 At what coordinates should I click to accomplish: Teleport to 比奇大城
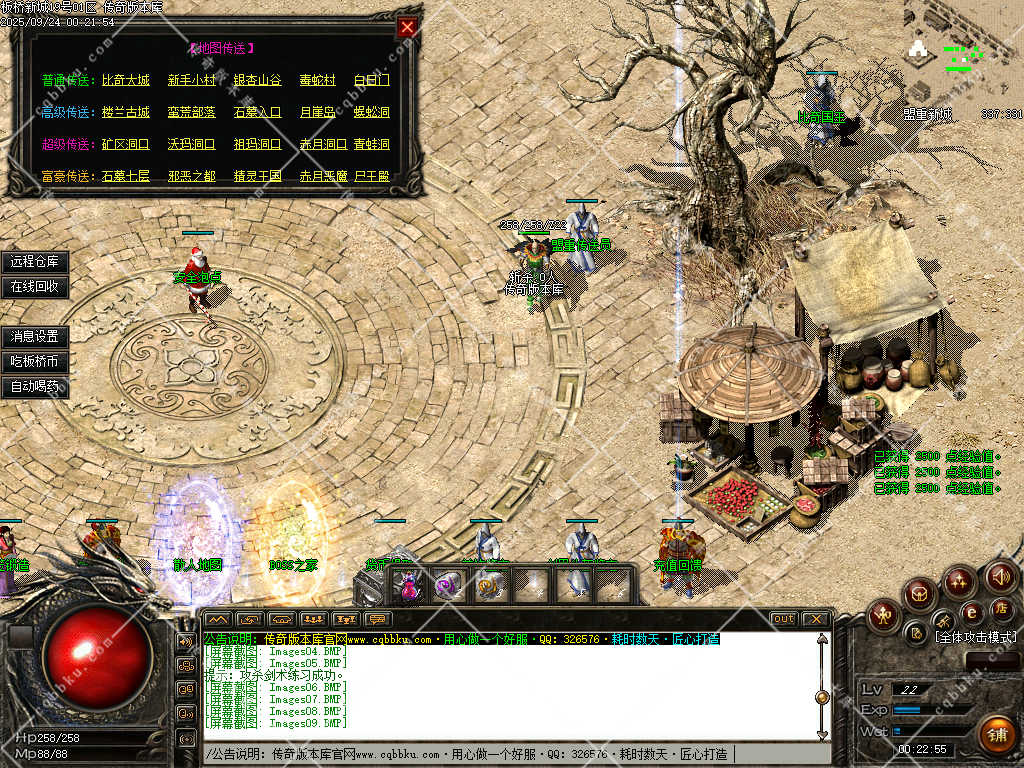[x=125, y=80]
